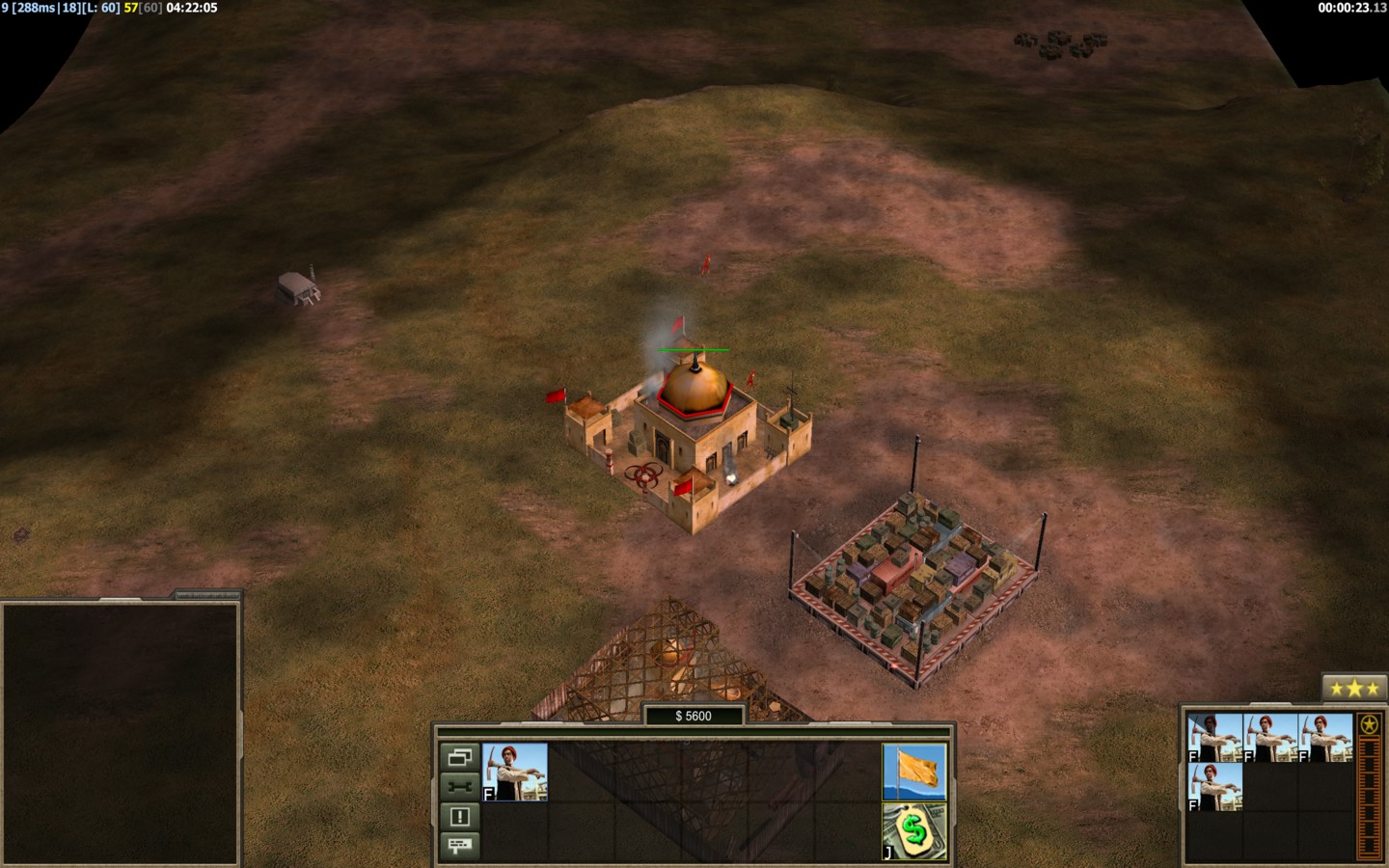This screenshot has width=1389, height=868.
Task: Click the exclamation mark beacon button
Action: (x=459, y=817)
